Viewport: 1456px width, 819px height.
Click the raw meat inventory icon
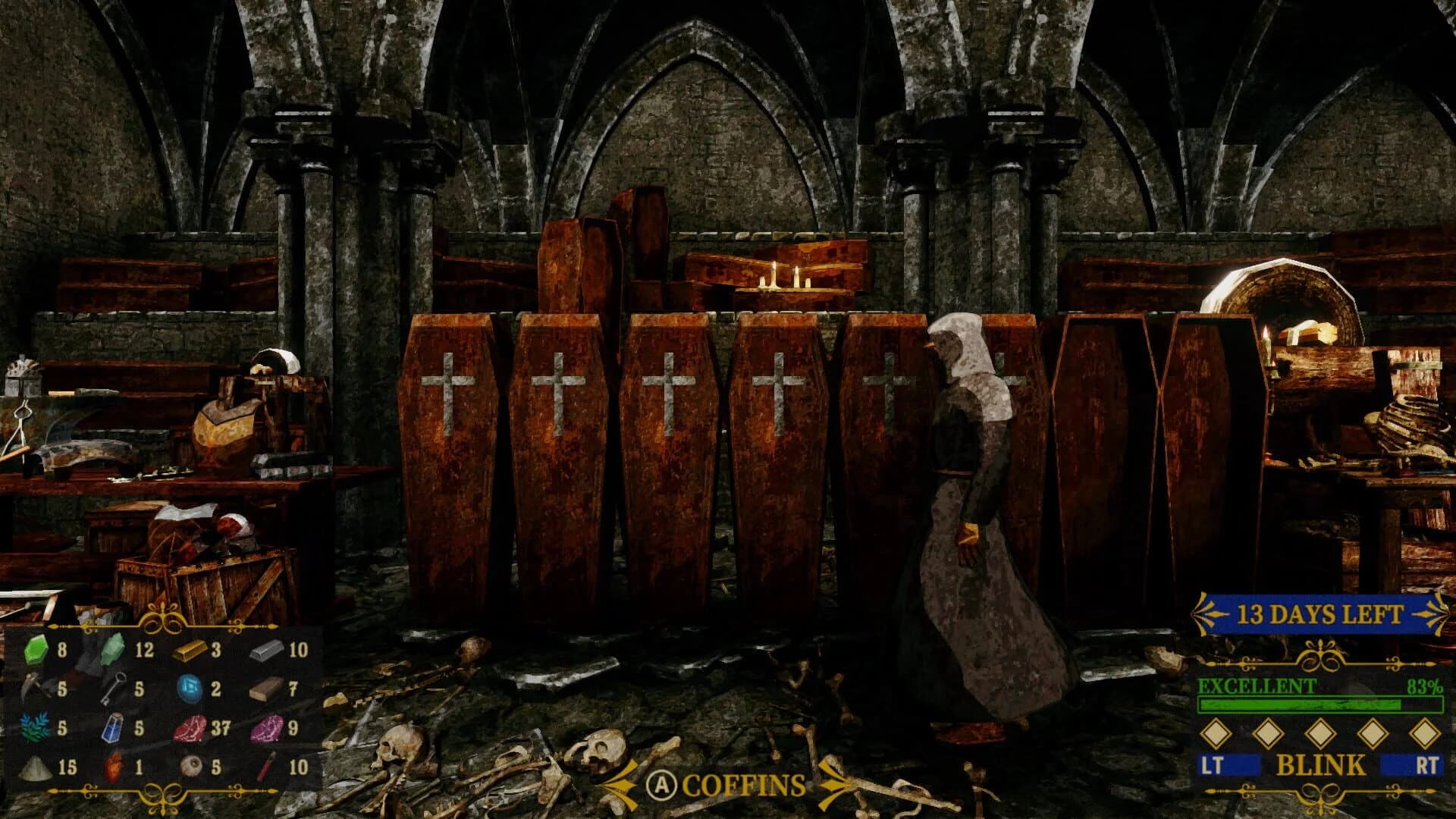click(190, 730)
